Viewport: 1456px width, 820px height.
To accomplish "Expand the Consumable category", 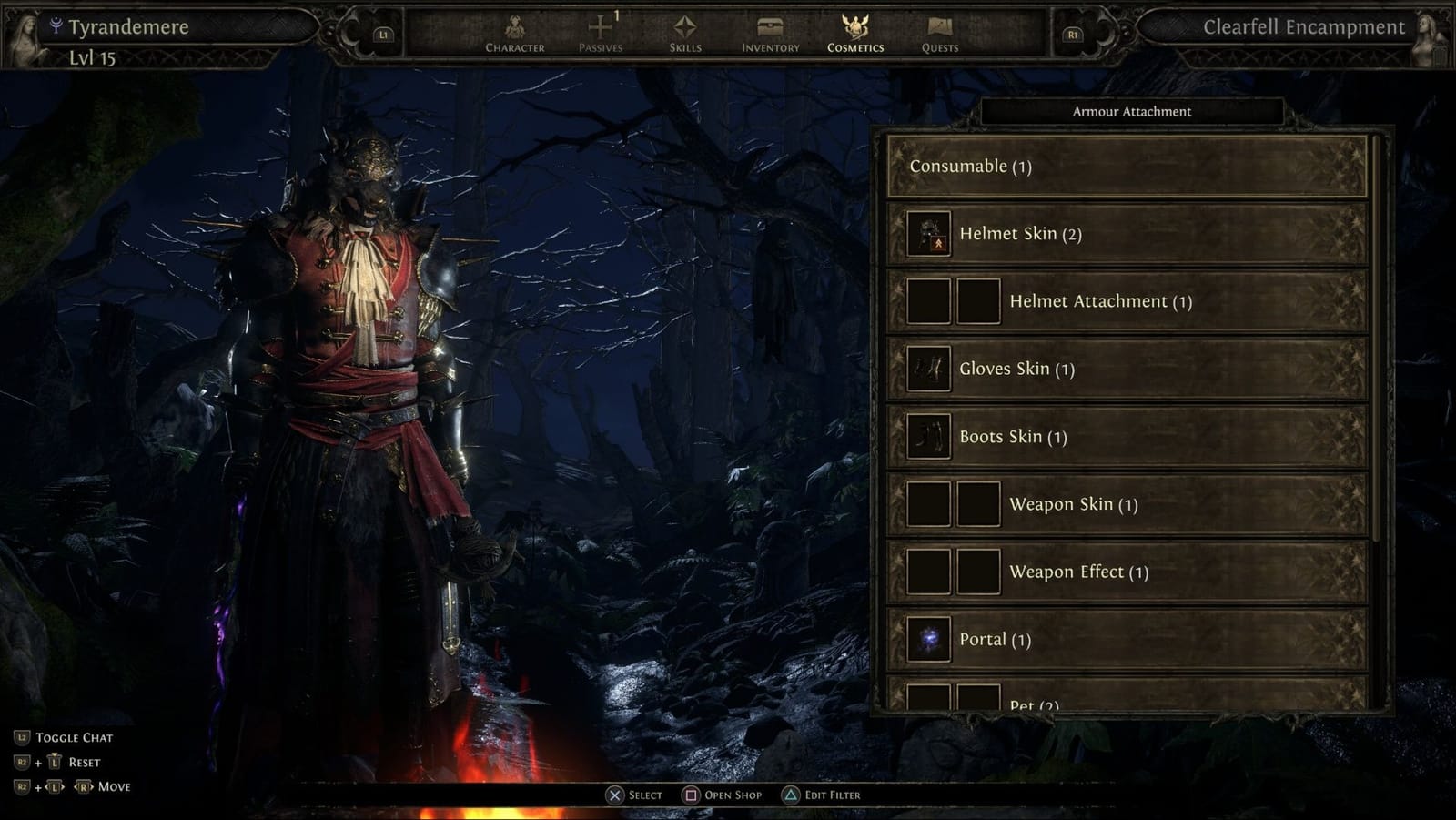I will tap(1128, 167).
